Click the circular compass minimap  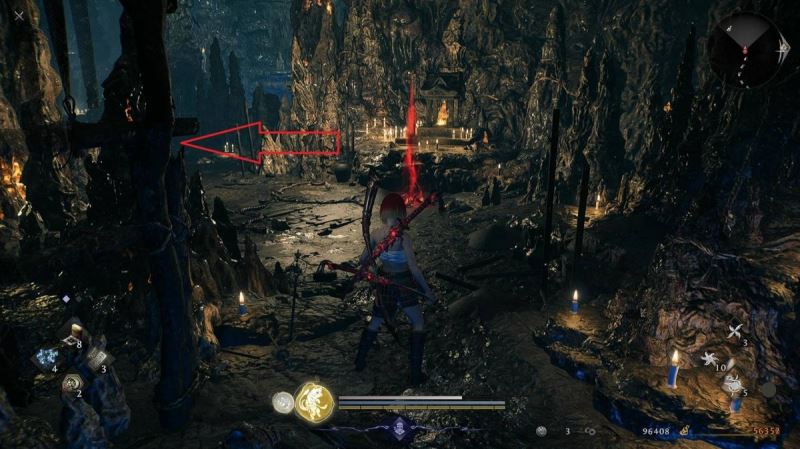tap(747, 50)
